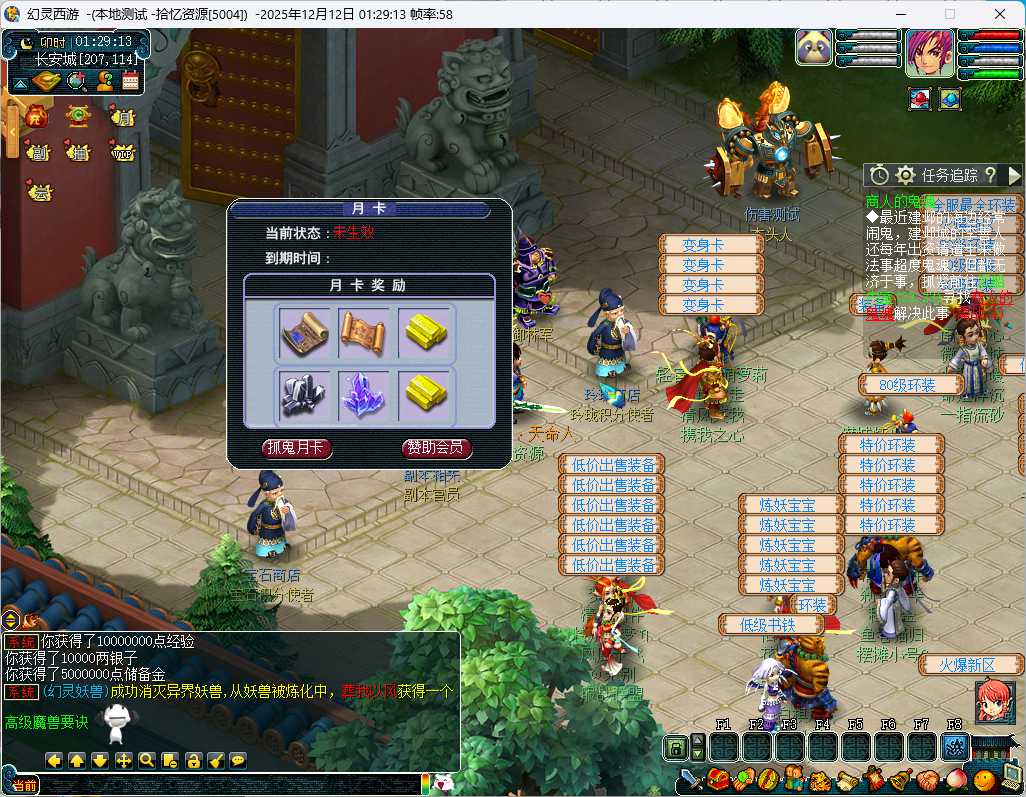Activate the F8 skill slot
Image resolution: width=1026 pixels, height=797 pixels.
click(x=954, y=746)
